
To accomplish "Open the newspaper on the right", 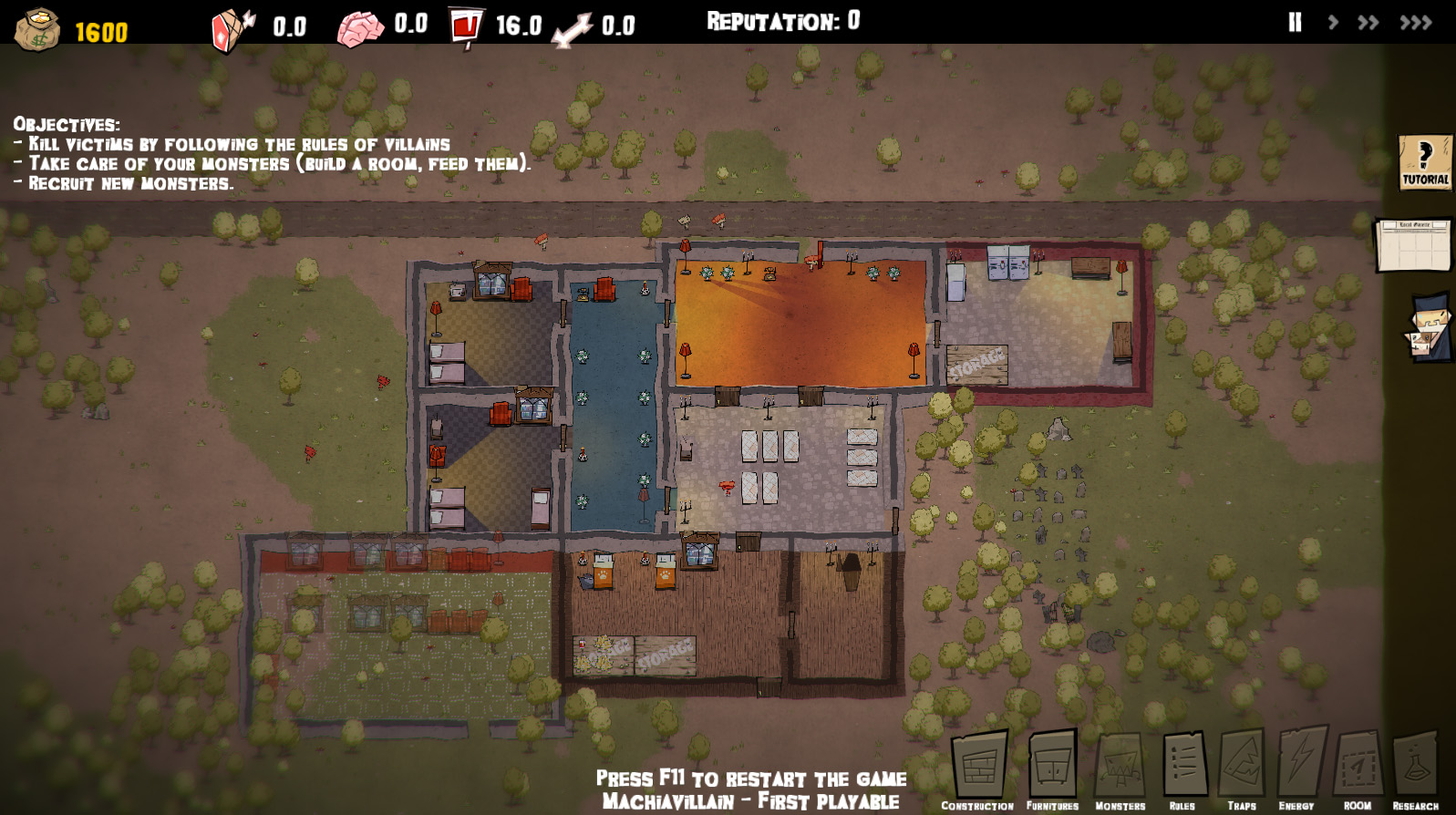I will tap(1413, 244).
